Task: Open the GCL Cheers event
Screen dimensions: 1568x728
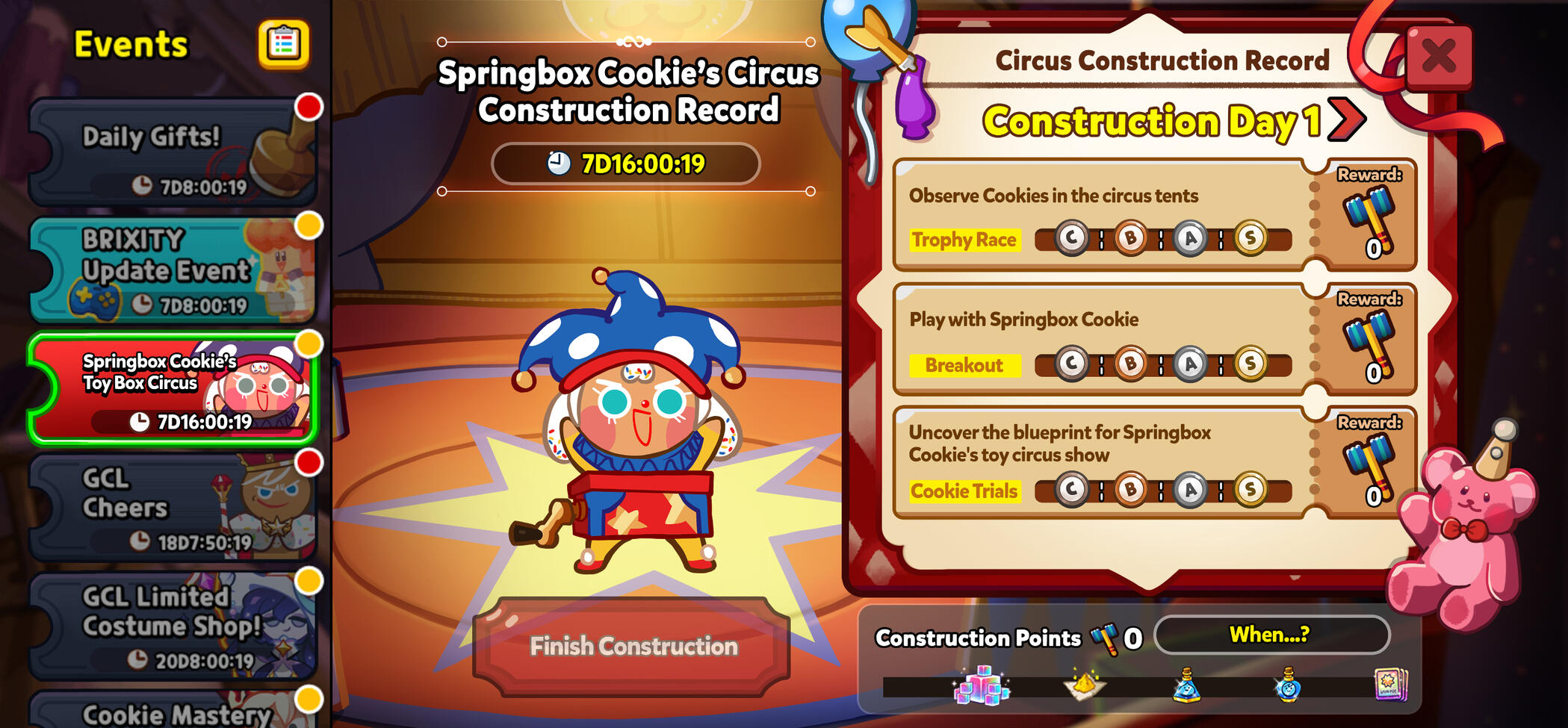Action: tap(172, 508)
